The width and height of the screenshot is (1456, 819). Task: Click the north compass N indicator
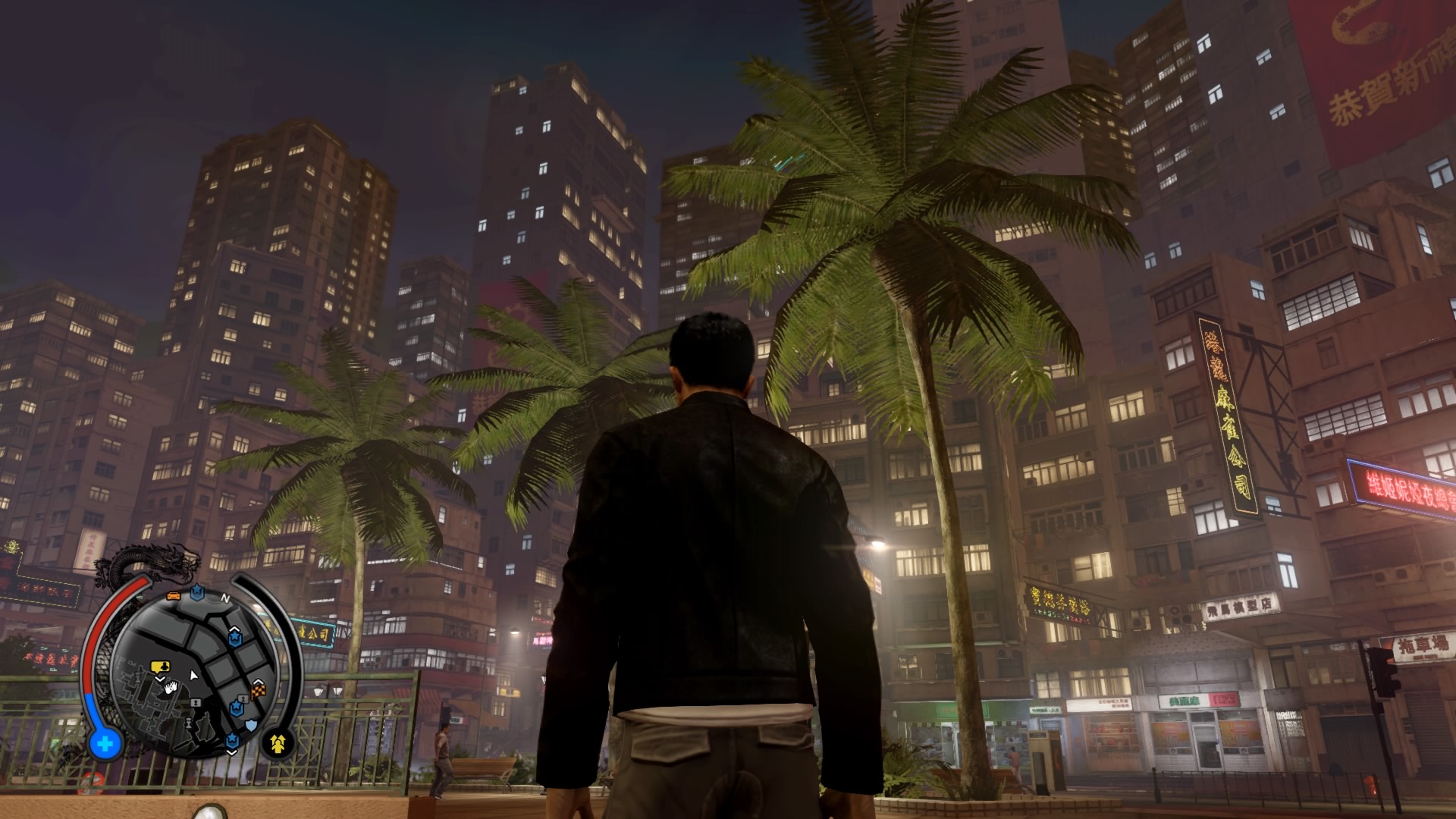tap(225, 598)
